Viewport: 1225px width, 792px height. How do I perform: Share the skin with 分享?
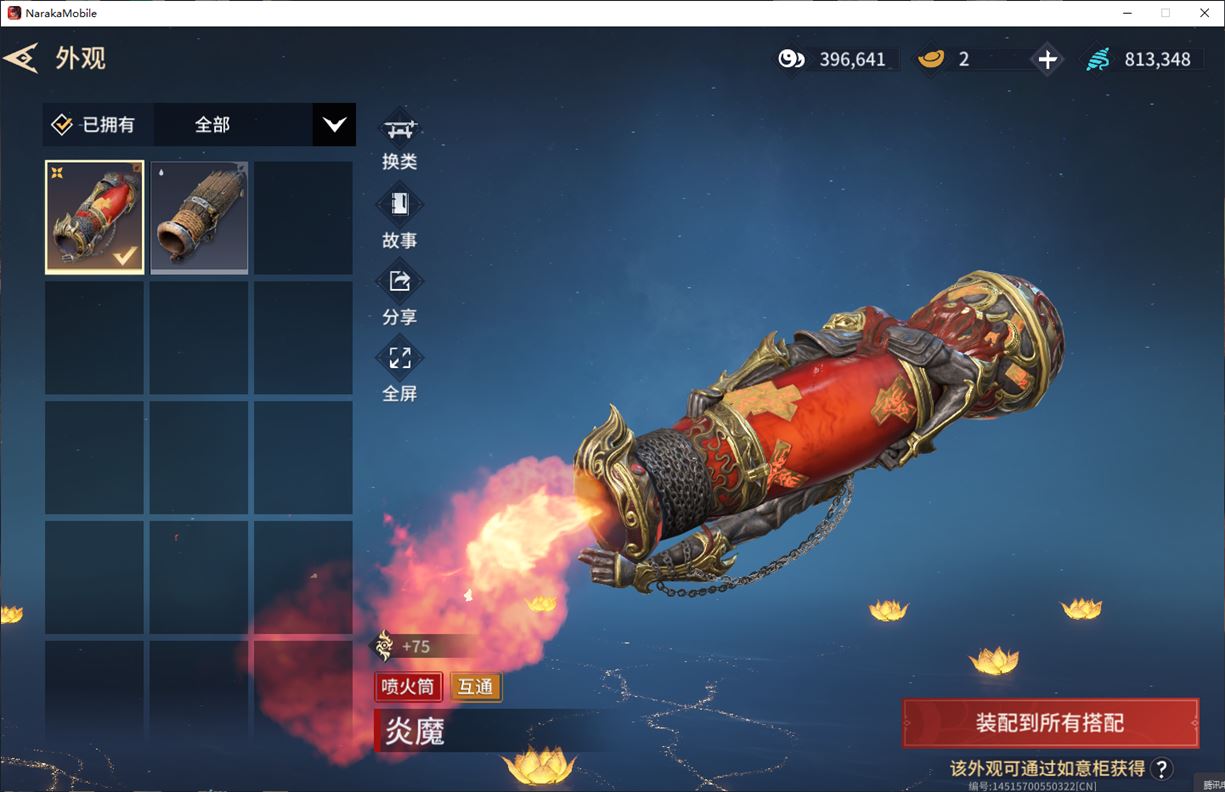tap(399, 295)
